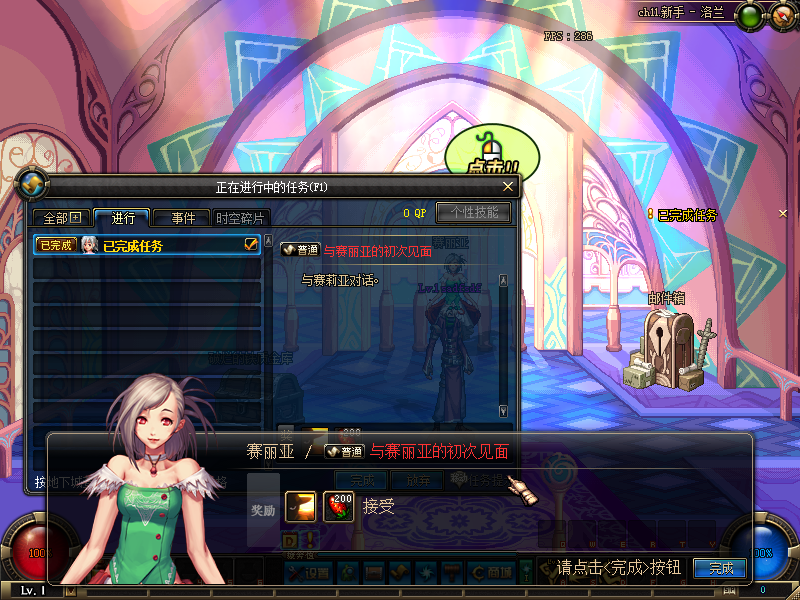Click the 已完成任务 tracker text

click(x=687, y=215)
